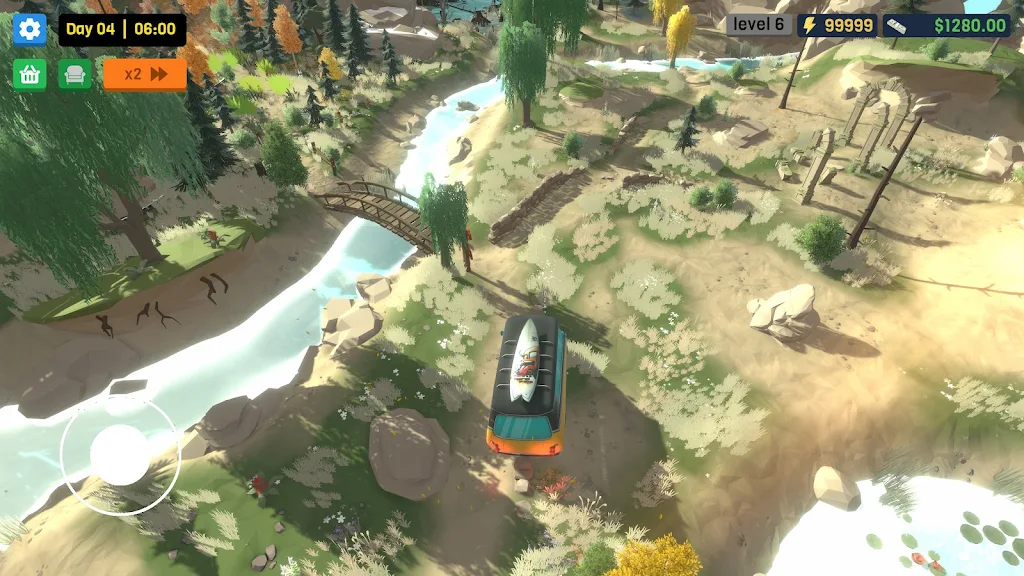Image resolution: width=1024 pixels, height=576 pixels.
Task: Open the settings gear menu
Action: [x=30, y=29]
